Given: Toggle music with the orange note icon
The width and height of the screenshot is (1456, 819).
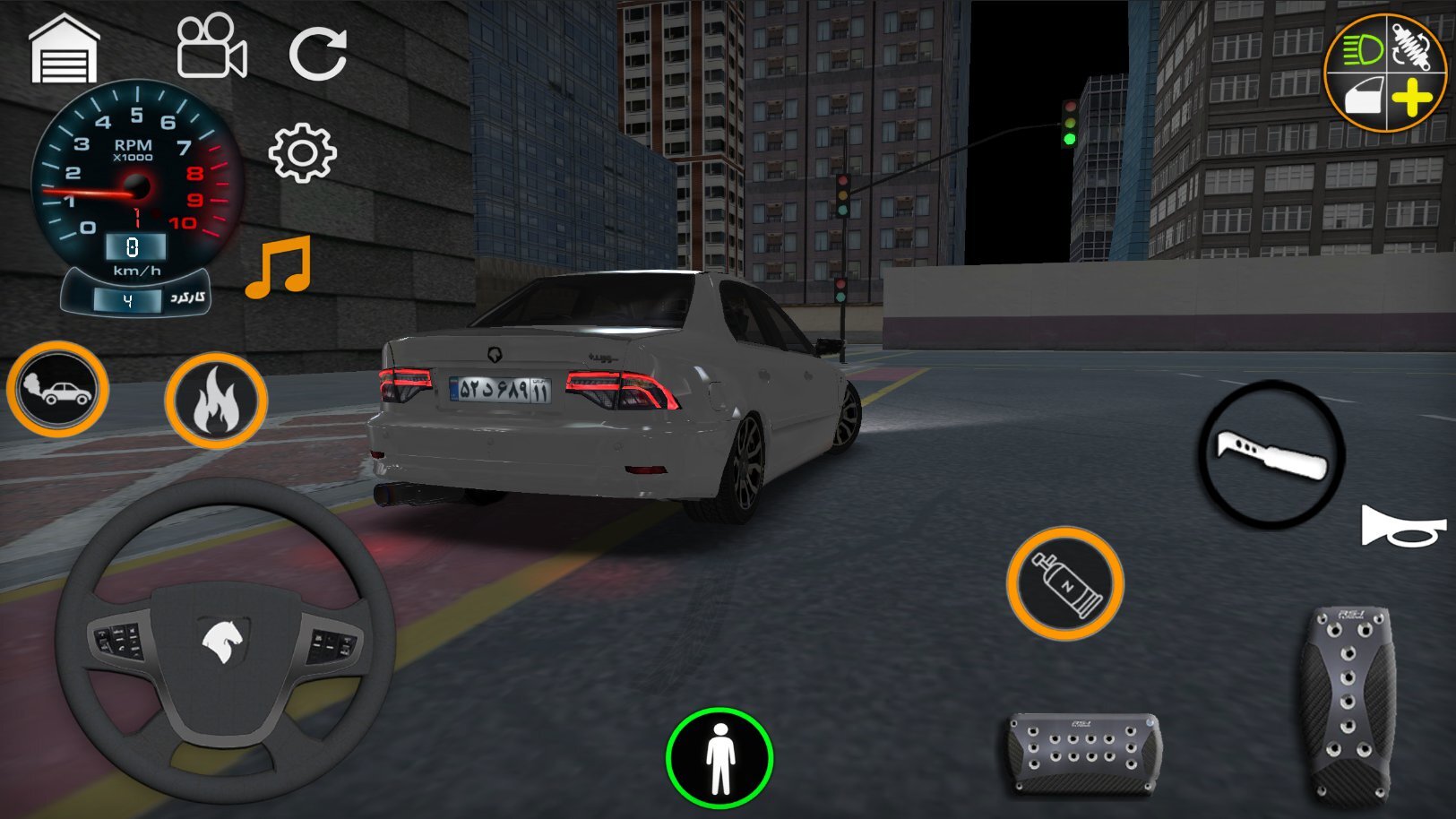Looking at the screenshot, I should [279, 267].
